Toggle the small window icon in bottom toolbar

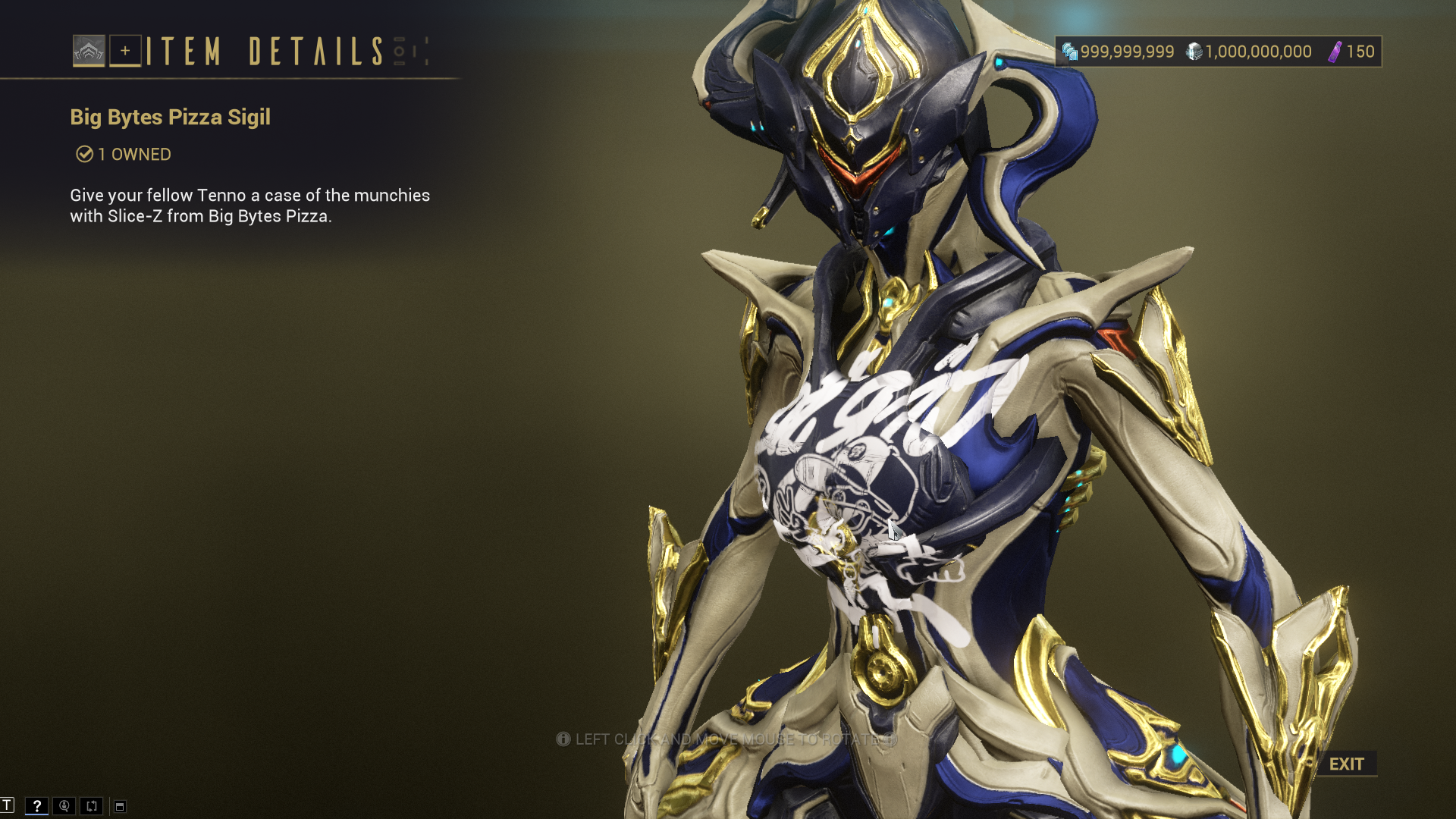120,806
